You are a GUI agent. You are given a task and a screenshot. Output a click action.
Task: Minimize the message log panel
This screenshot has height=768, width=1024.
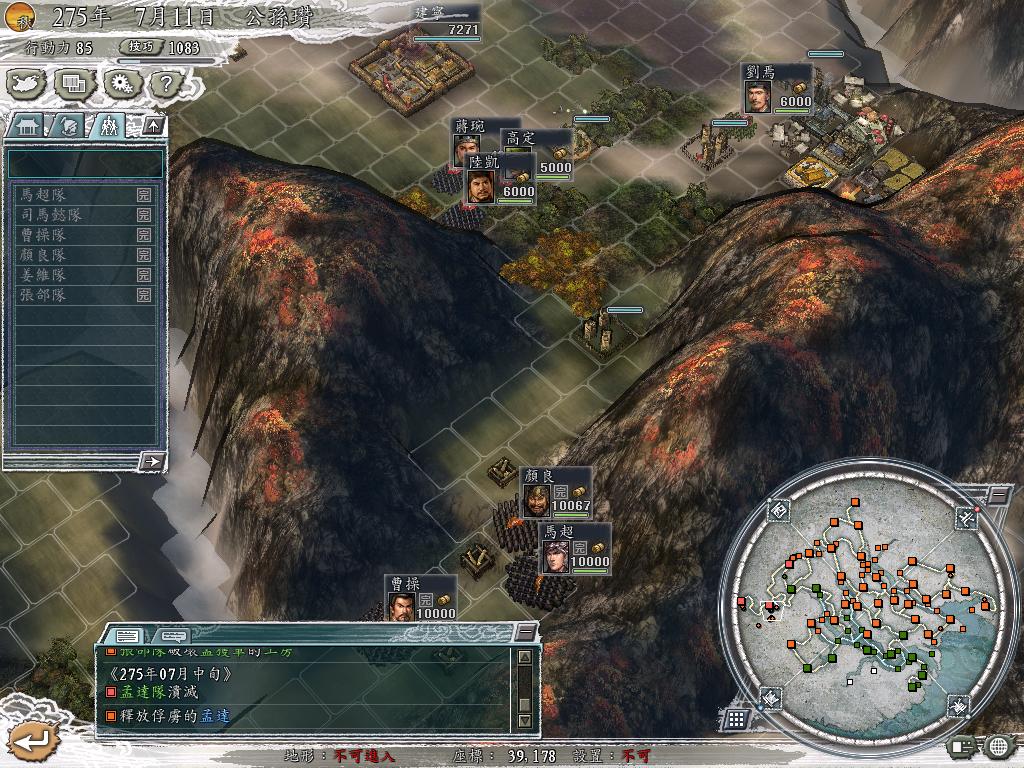[525, 633]
